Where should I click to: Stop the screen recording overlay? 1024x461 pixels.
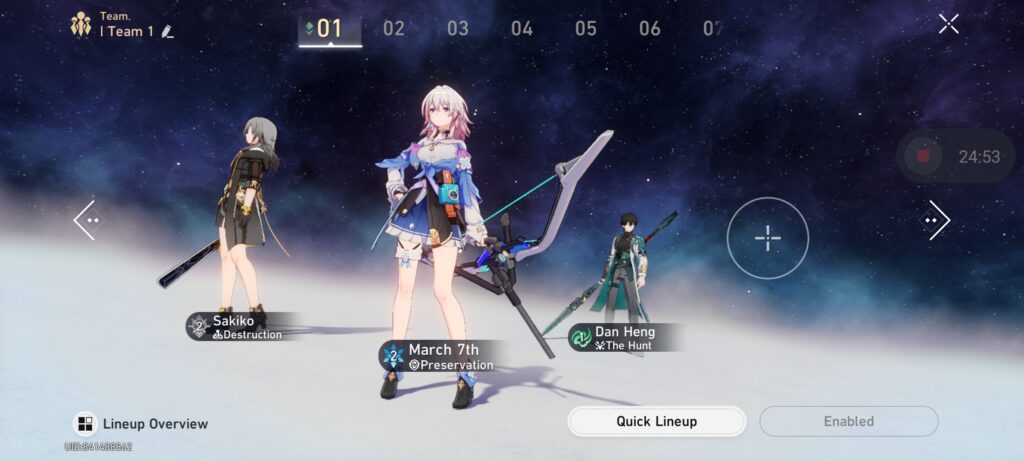click(x=923, y=156)
